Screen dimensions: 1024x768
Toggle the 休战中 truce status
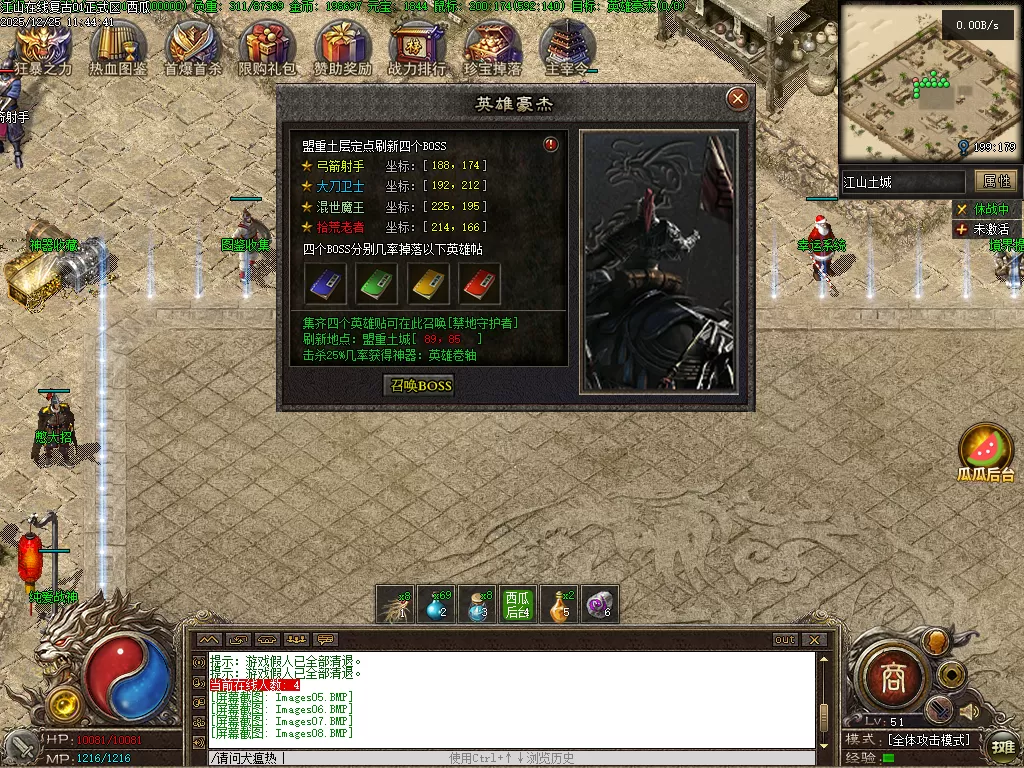[x=984, y=209]
